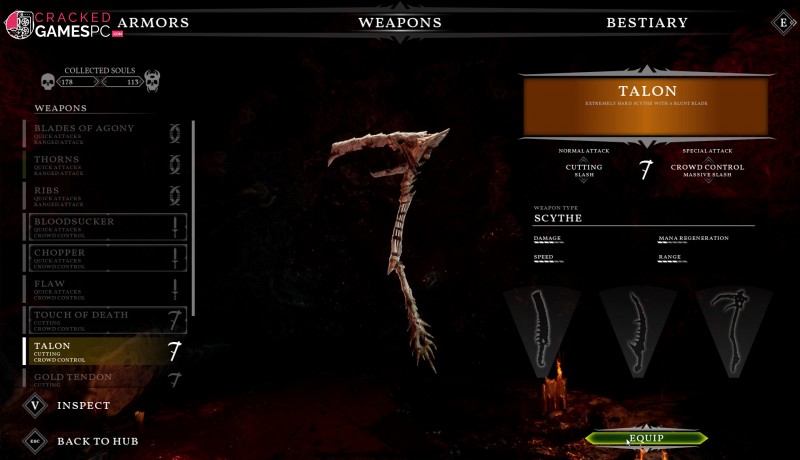Inspect the selected weapon
Screen dimensions: 800x460
click(x=70, y=406)
